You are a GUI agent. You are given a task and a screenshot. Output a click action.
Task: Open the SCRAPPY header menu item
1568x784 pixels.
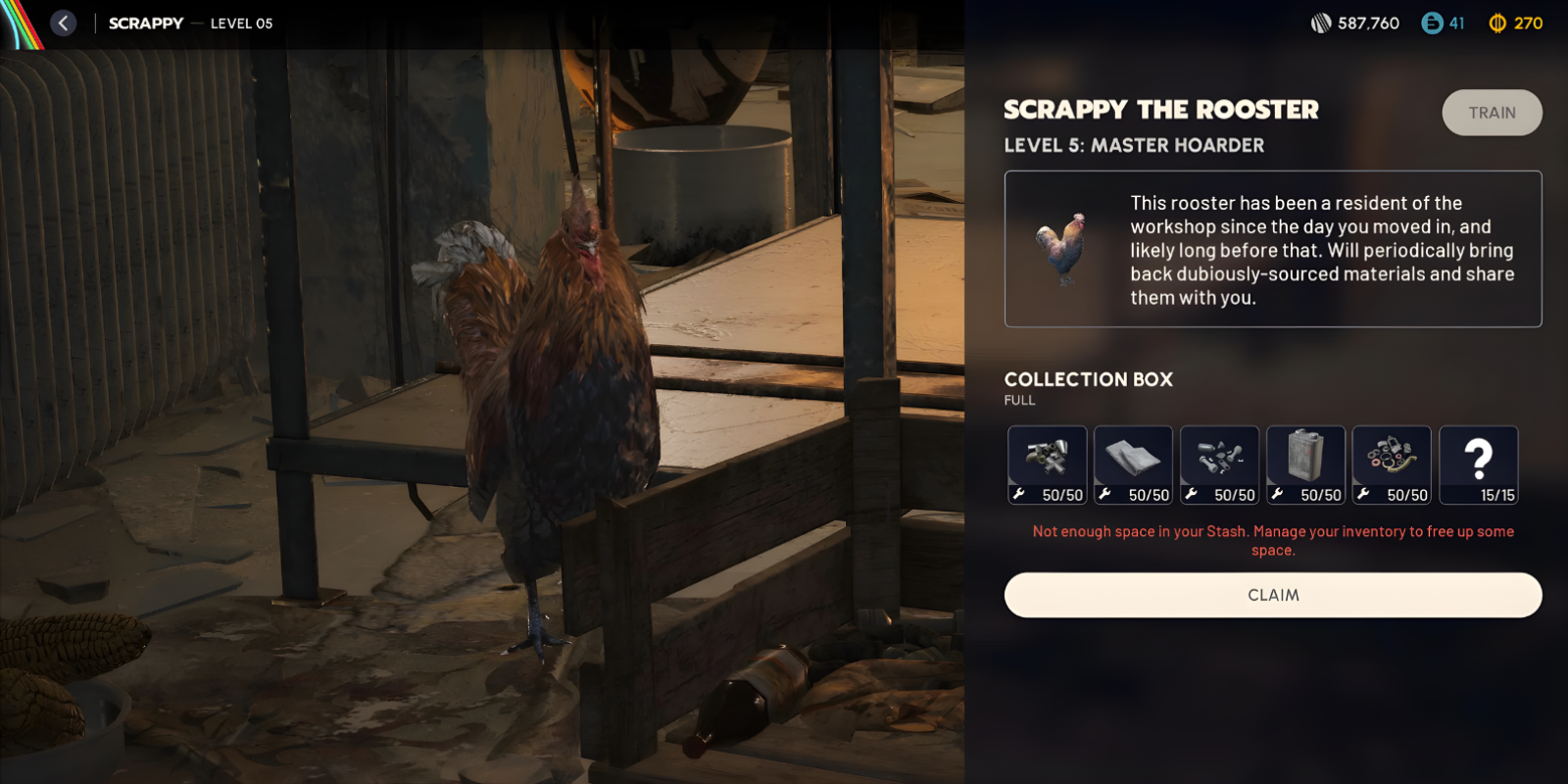coord(145,23)
